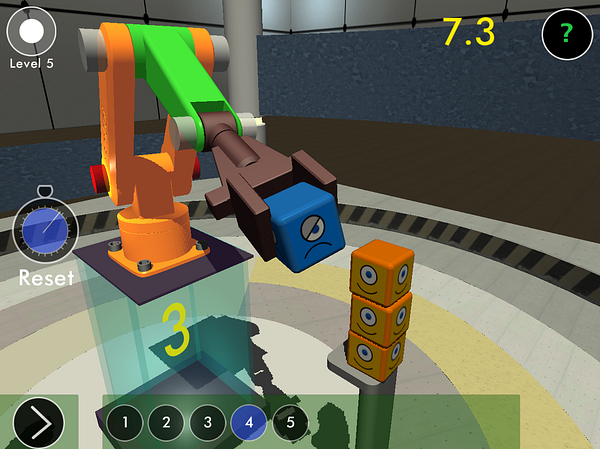Advance with the right arrow button
The width and height of the screenshot is (600, 449).
pos(40,423)
